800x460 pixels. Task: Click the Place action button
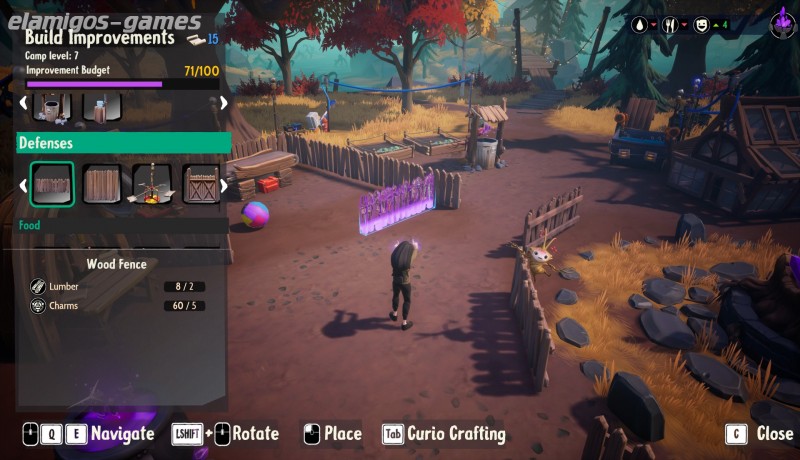[332, 434]
